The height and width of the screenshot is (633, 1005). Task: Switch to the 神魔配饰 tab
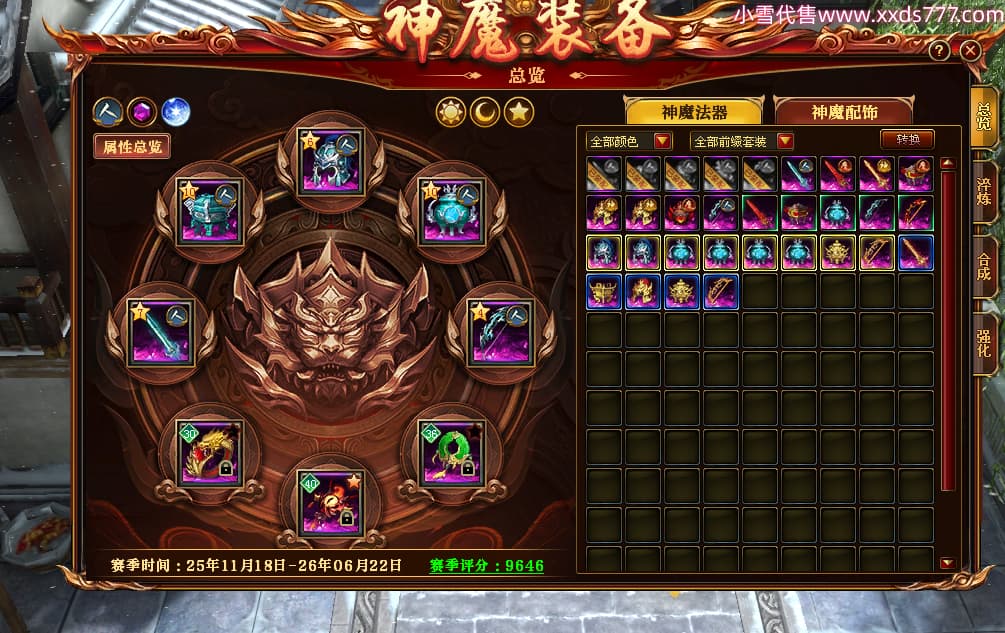pyautogui.click(x=843, y=111)
